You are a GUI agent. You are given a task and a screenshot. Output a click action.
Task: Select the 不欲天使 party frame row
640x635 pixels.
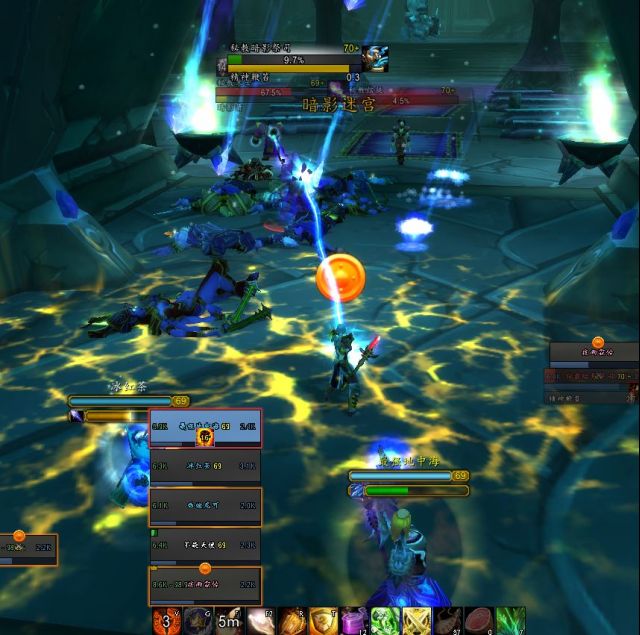point(205,546)
